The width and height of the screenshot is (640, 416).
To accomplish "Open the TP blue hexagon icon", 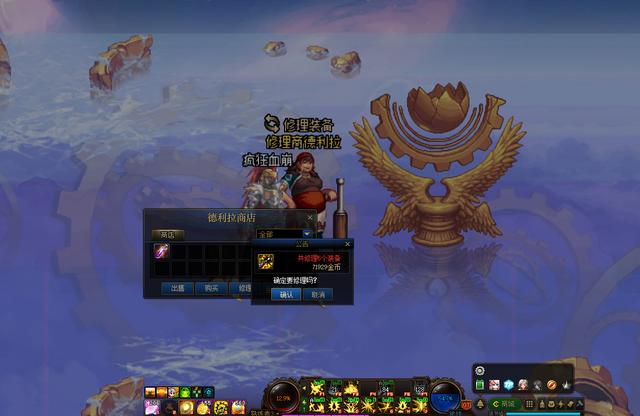I will pos(509,385).
